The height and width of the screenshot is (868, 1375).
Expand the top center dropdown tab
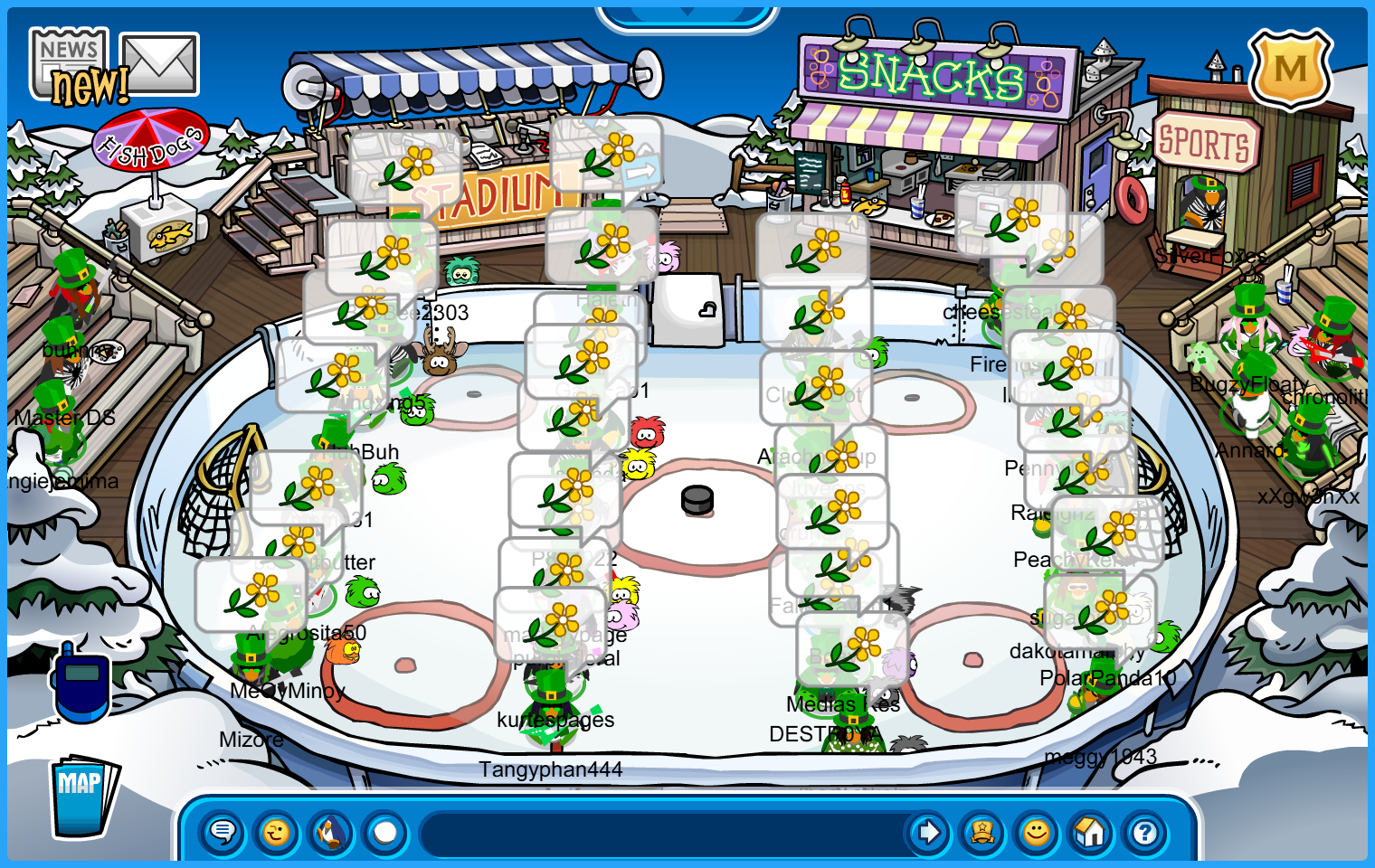tap(687, 14)
